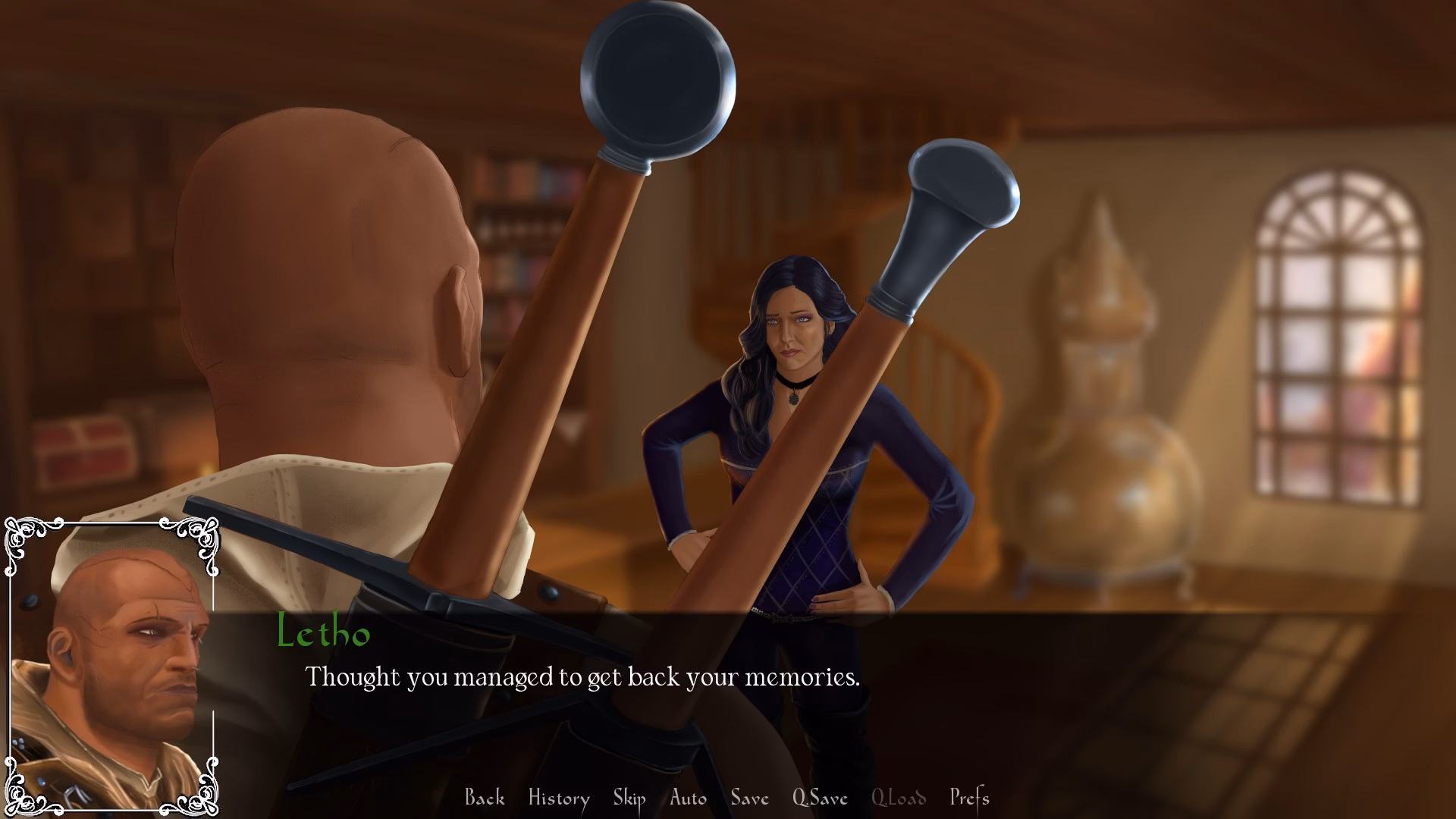Open the History log
1456x819 pixels.
(x=559, y=798)
